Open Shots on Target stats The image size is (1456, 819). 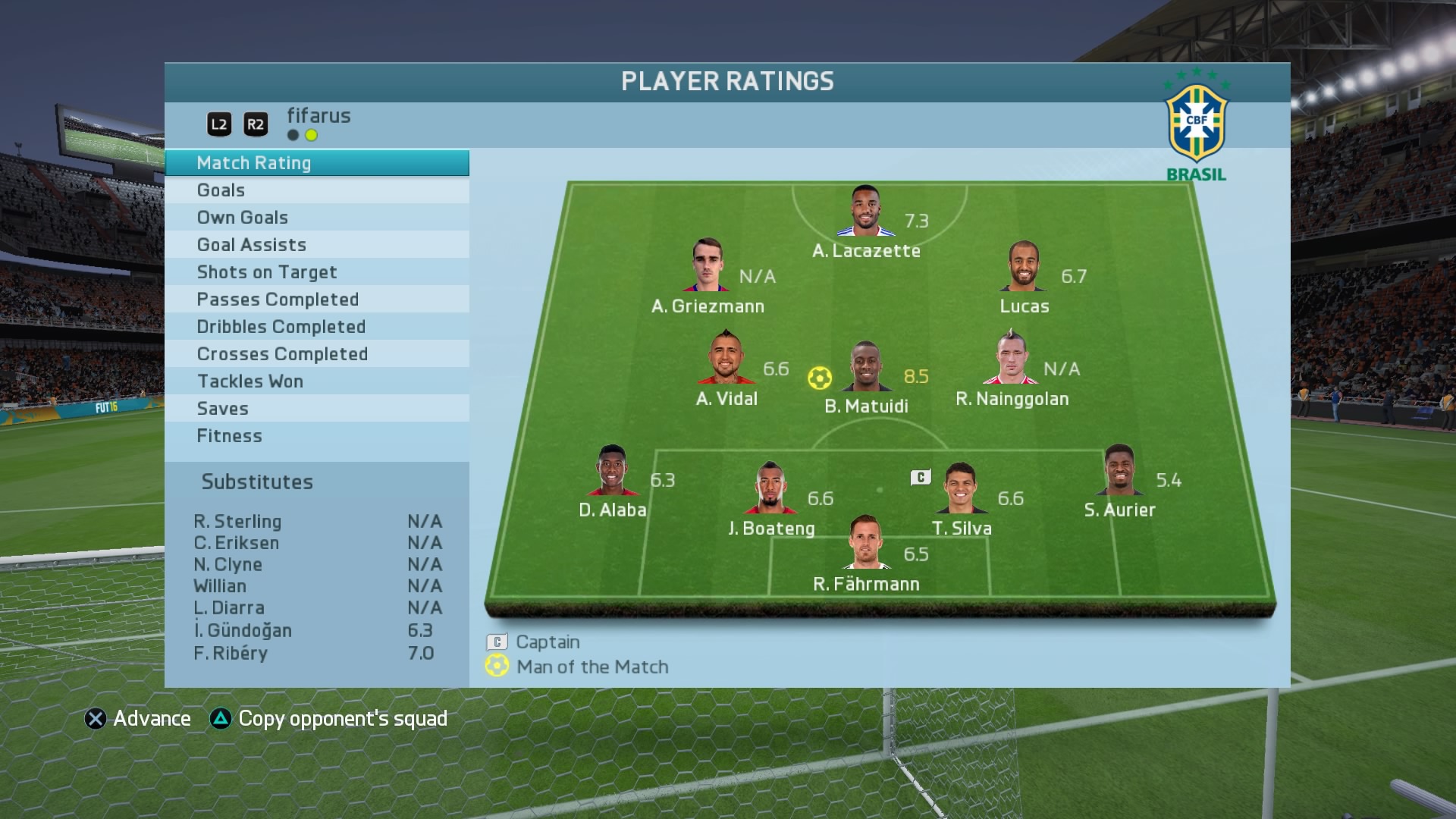pos(316,272)
